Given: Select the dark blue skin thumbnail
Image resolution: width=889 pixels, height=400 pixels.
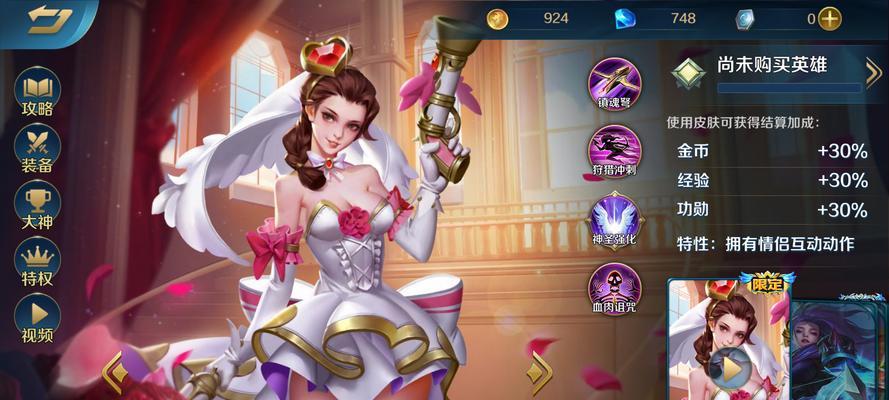Looking at the screenshot, I should (x=842, y=345).
